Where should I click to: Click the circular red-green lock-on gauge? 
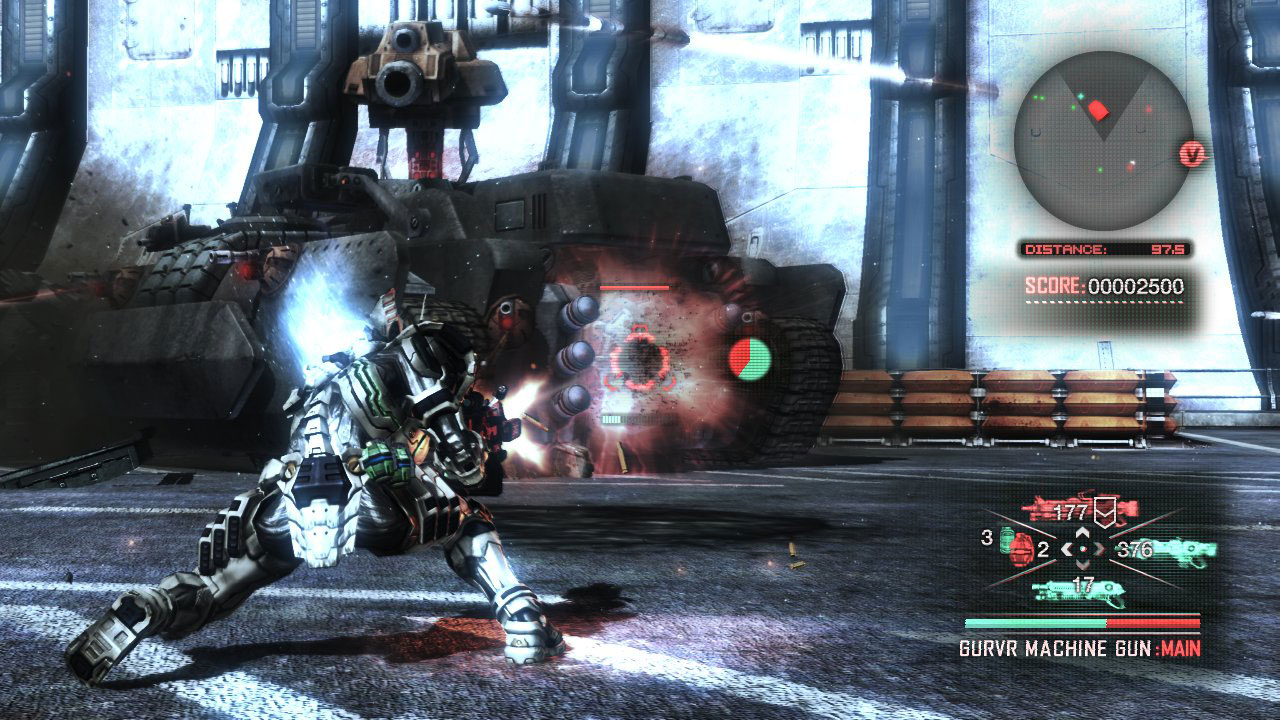(x=750, y=359)
